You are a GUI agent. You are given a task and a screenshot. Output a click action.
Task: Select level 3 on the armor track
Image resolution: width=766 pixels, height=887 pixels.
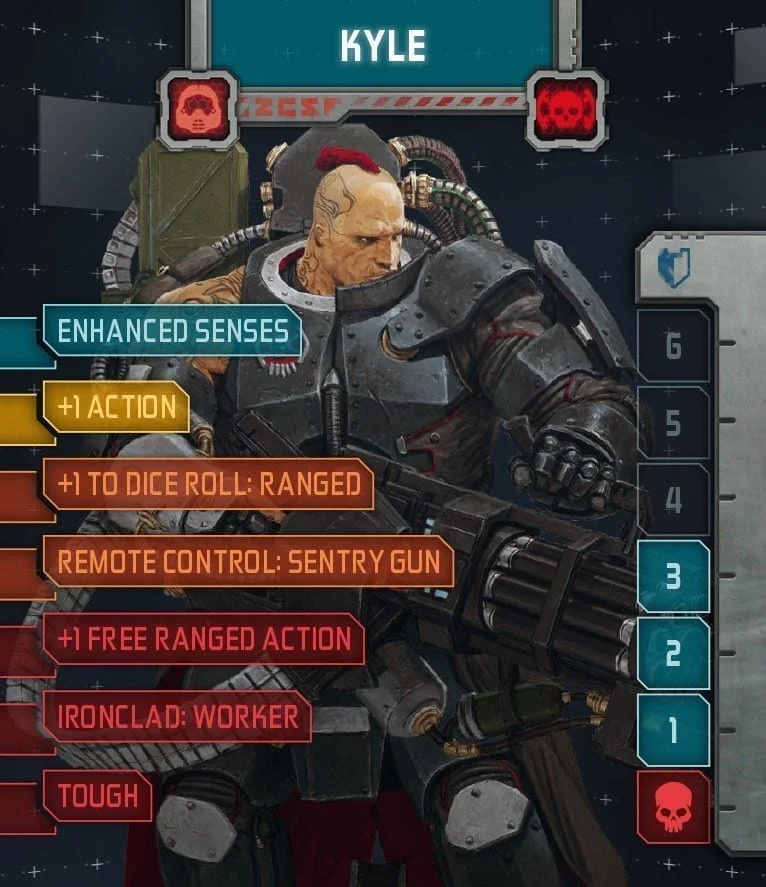pos(673,577)
